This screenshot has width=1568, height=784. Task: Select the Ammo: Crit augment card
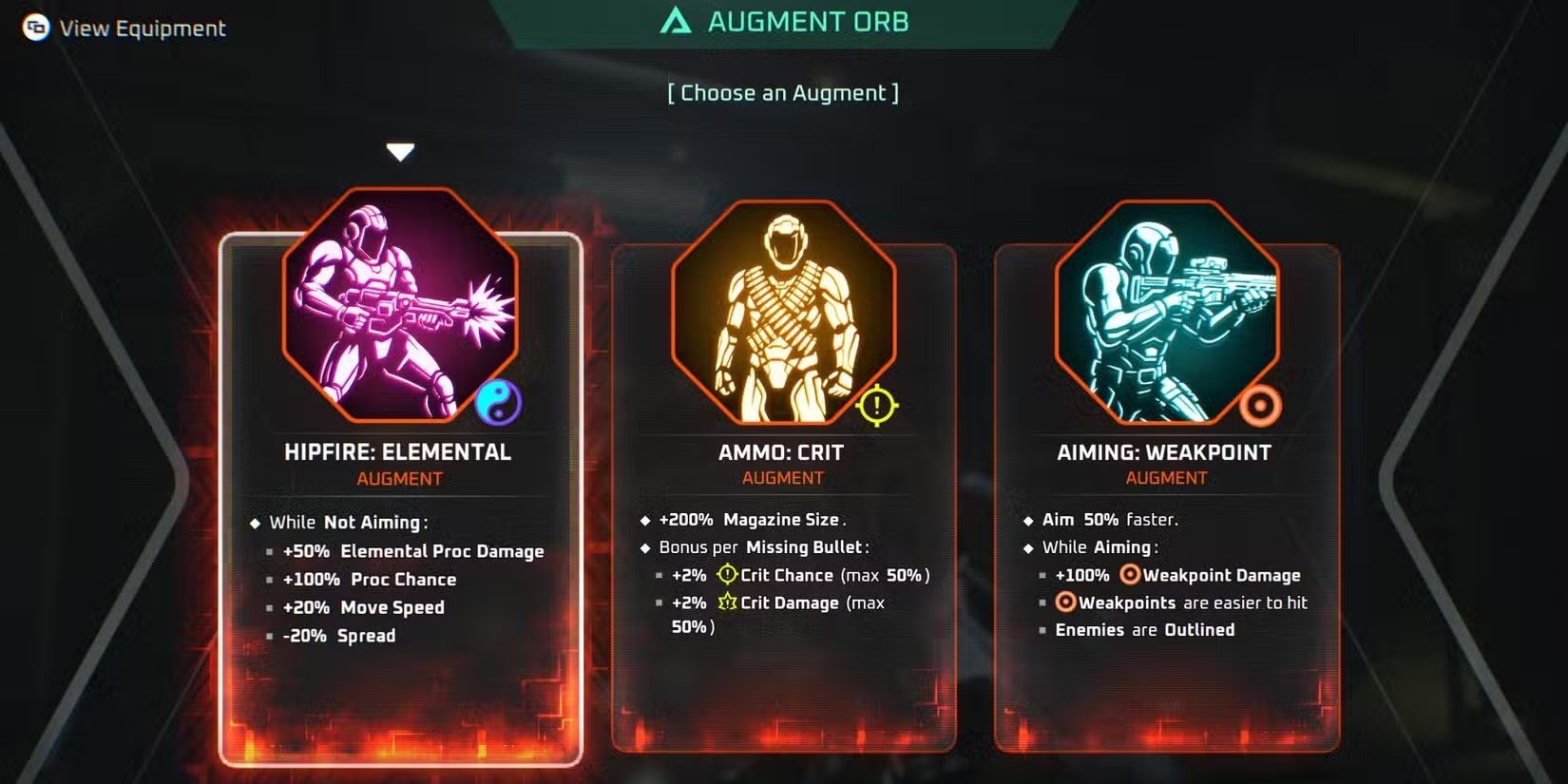[x=782, y=494]
